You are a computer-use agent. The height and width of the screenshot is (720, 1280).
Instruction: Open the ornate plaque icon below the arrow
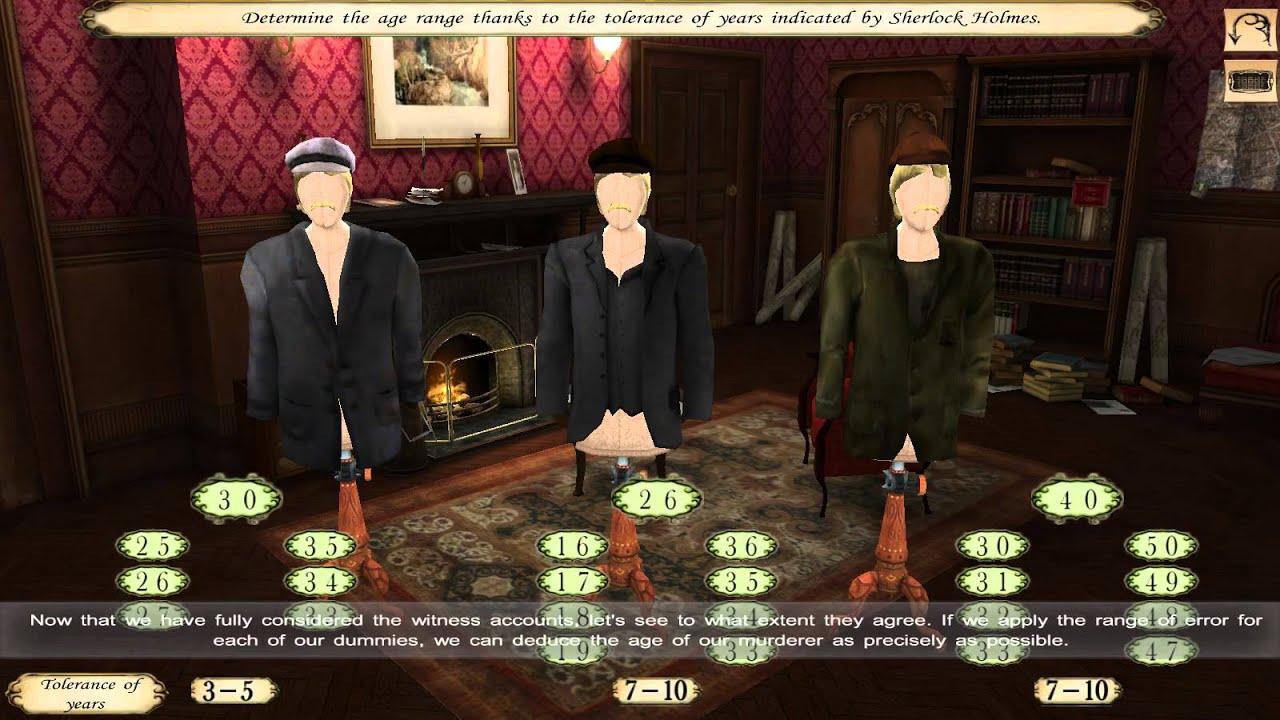(1251, 81)
